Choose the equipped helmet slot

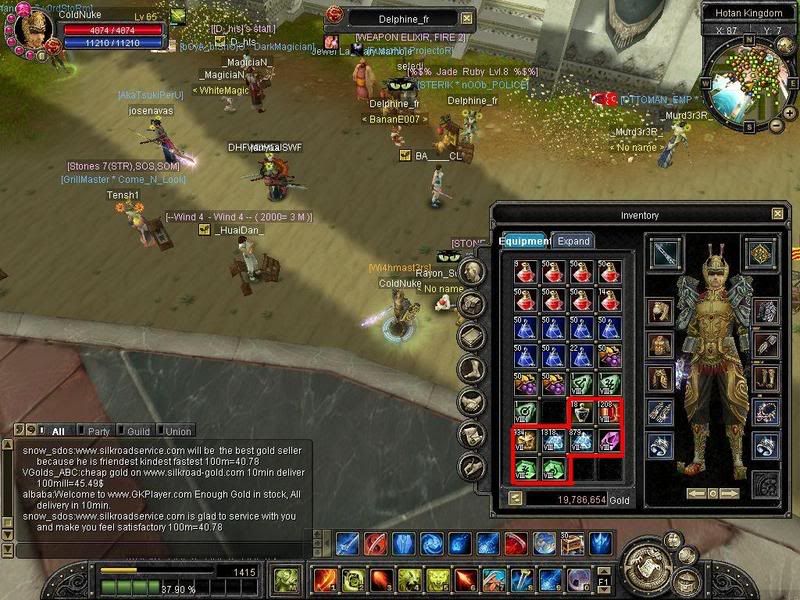661,310
